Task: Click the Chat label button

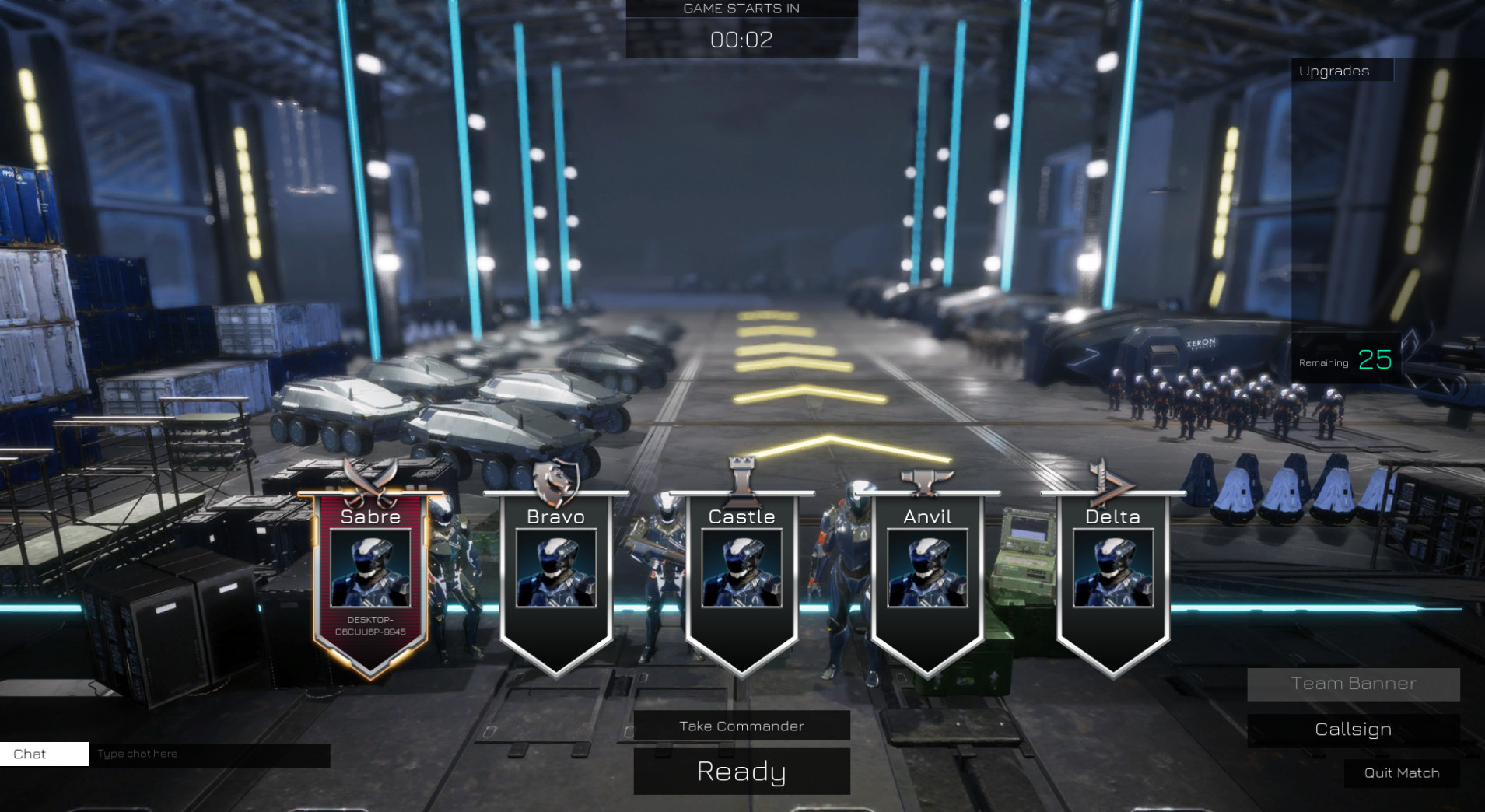Action: pos(44,754)
